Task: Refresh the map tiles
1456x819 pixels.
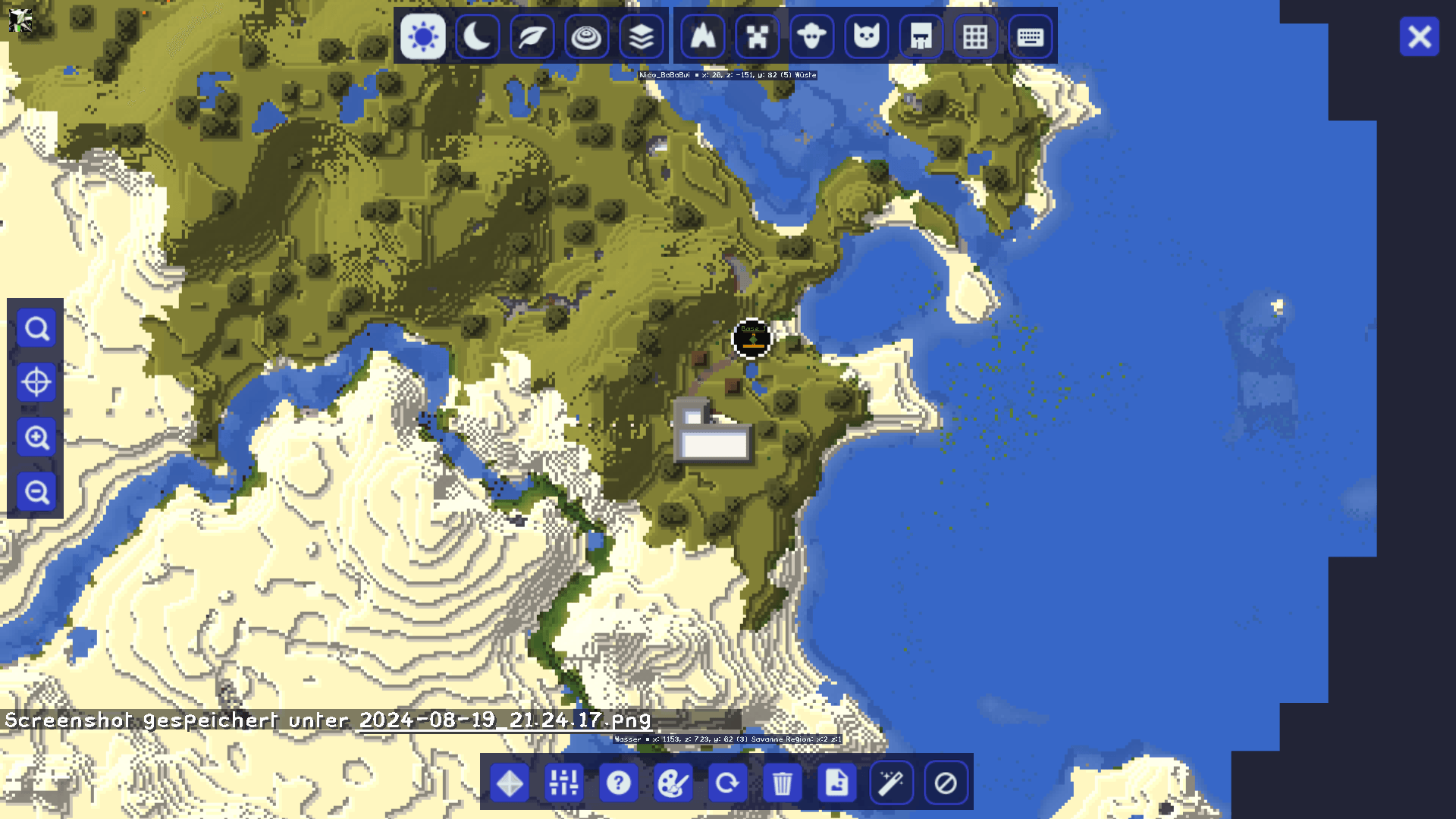Action: (x=727, y=783)
